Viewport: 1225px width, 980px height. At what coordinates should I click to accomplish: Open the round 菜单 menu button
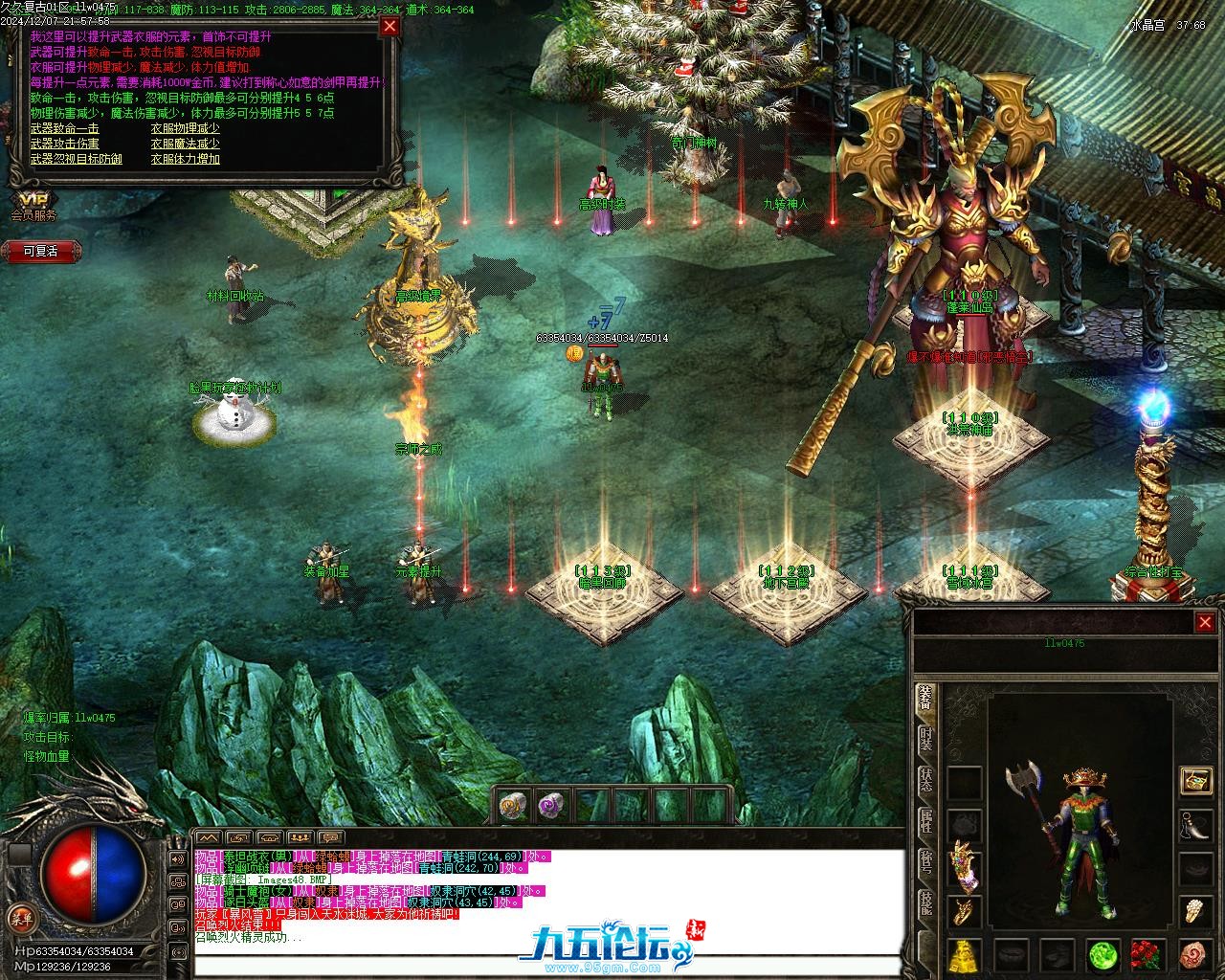(21, 916)
